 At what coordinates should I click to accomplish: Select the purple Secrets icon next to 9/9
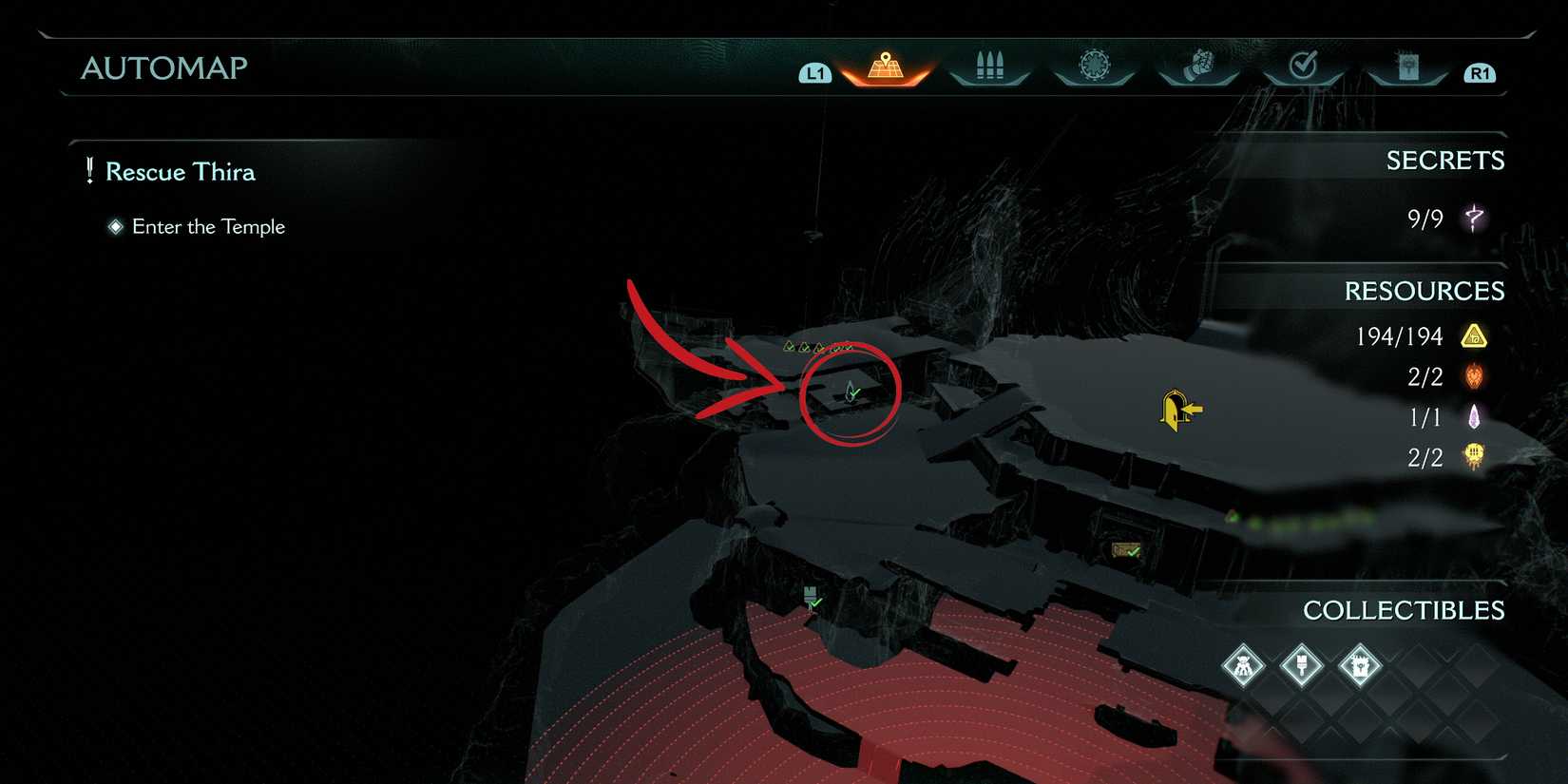tap(1474, 218)
